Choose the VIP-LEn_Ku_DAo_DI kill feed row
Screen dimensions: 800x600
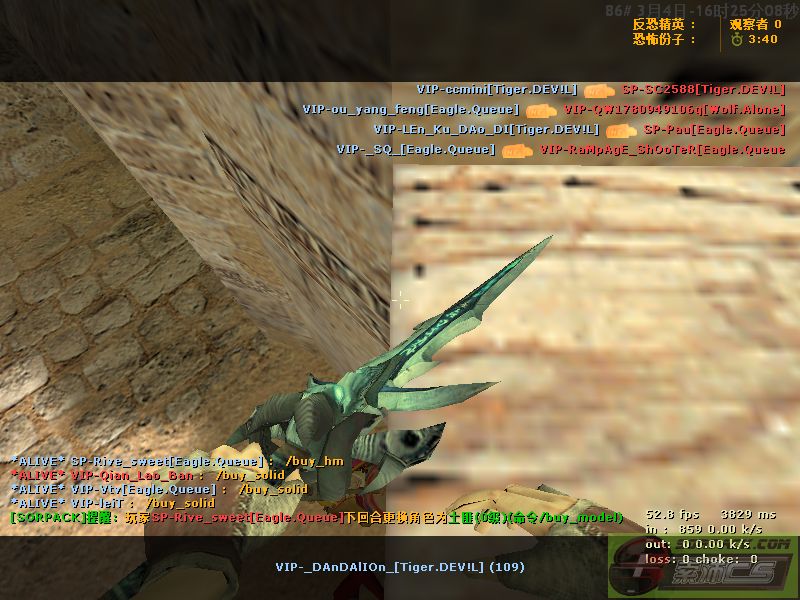pos(579,129)
